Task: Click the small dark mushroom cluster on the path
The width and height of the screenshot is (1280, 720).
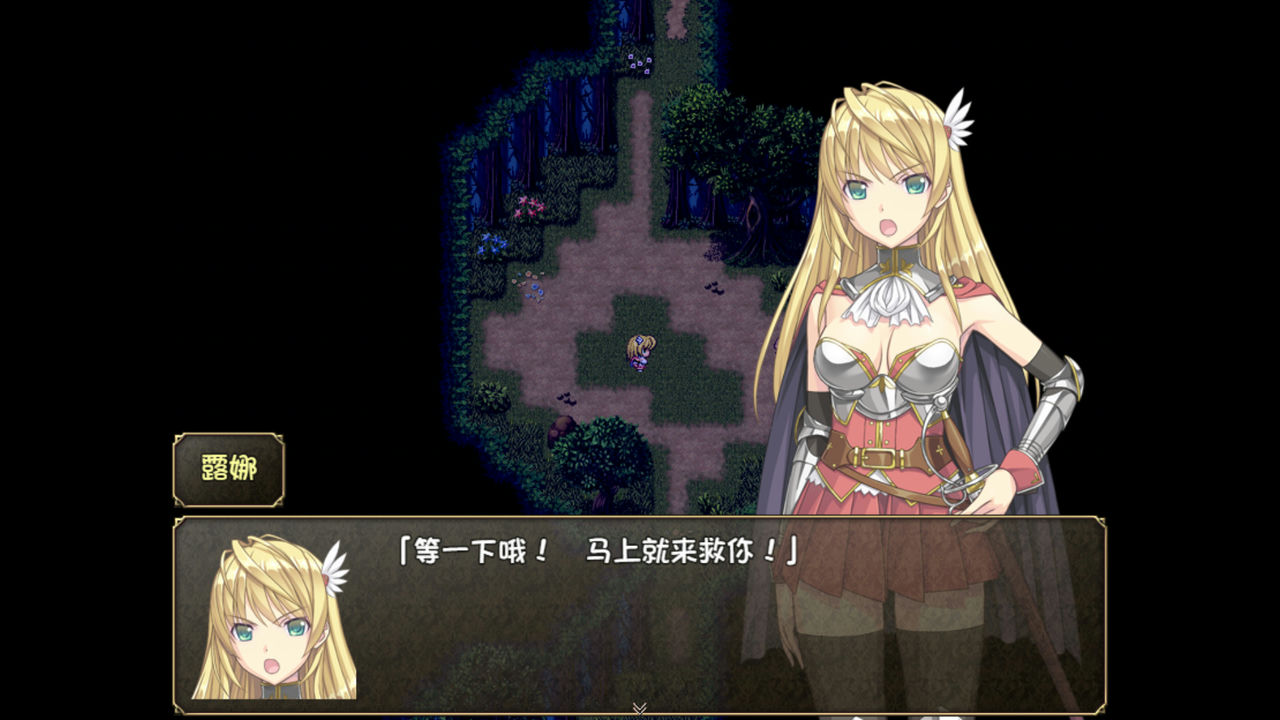Action: pos(715,288)
